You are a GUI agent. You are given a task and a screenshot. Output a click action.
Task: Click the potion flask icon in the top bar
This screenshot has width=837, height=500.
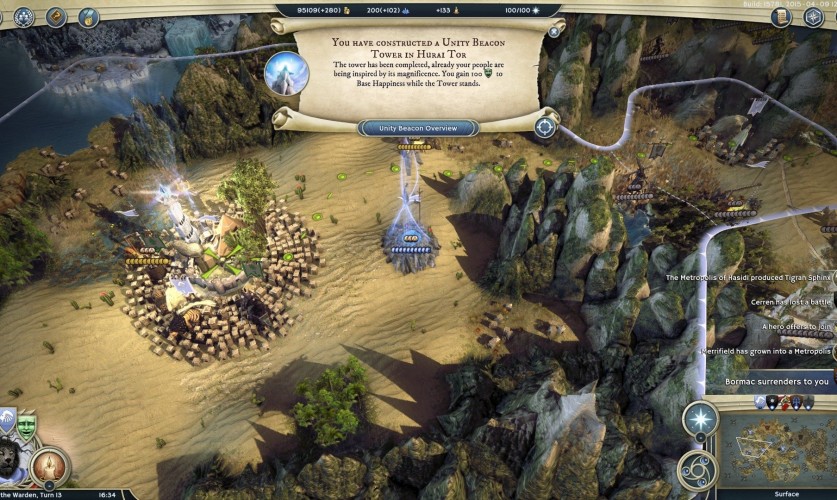[x=88, y=16]
